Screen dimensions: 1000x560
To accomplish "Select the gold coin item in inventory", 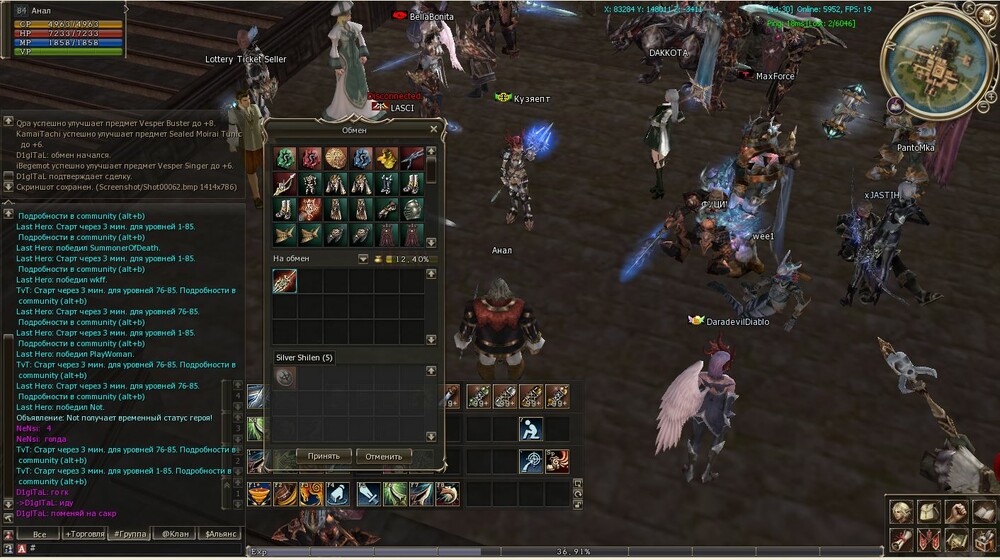I will 336,159.
